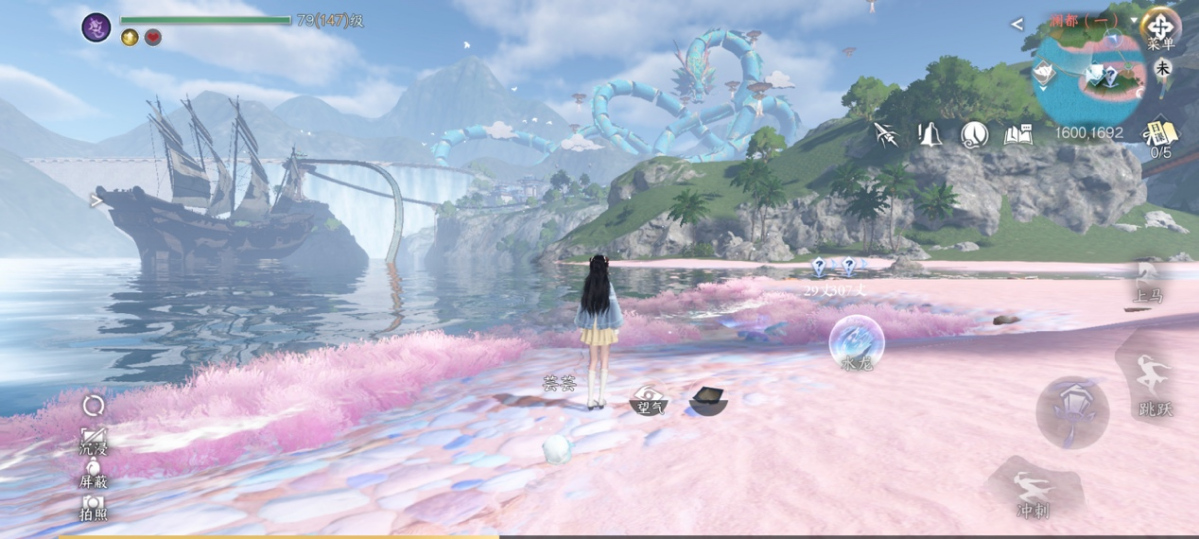This screenshot has height=539, width=1199.
Task: Click the circular refresh arrows icon
Action: pos(93,404)
